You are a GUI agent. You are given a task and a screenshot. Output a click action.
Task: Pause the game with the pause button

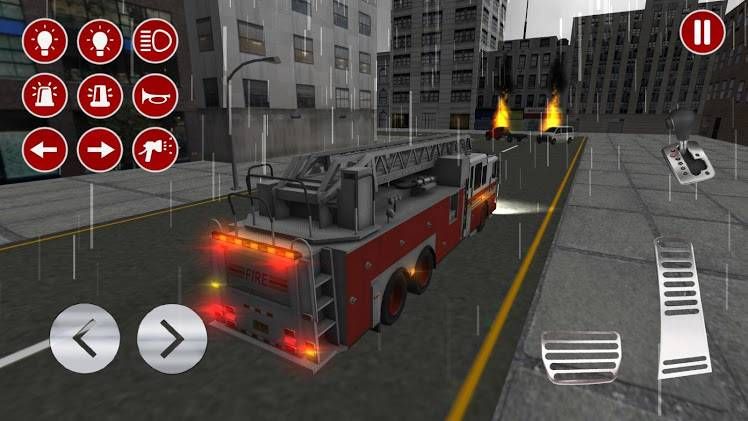703,32
